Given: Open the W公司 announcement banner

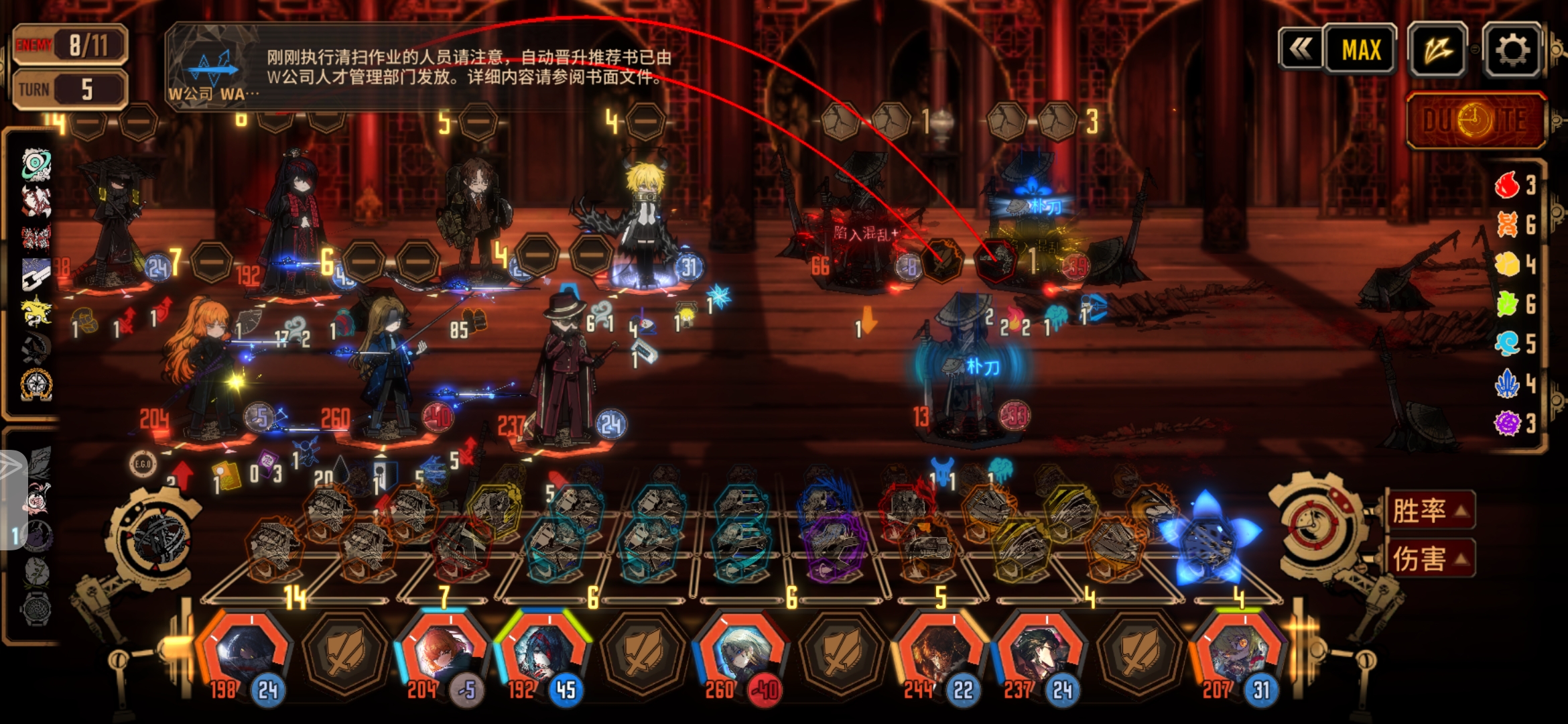Looking at the screenshot, I should (429, 67).
